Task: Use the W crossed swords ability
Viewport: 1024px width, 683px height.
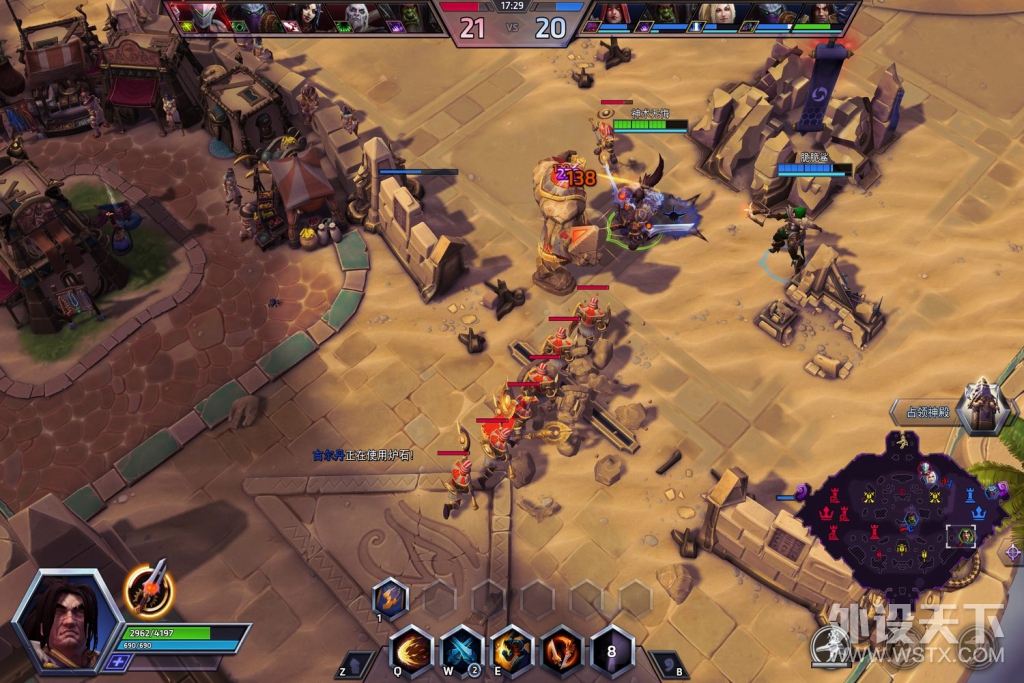Action: click(461, 650)
